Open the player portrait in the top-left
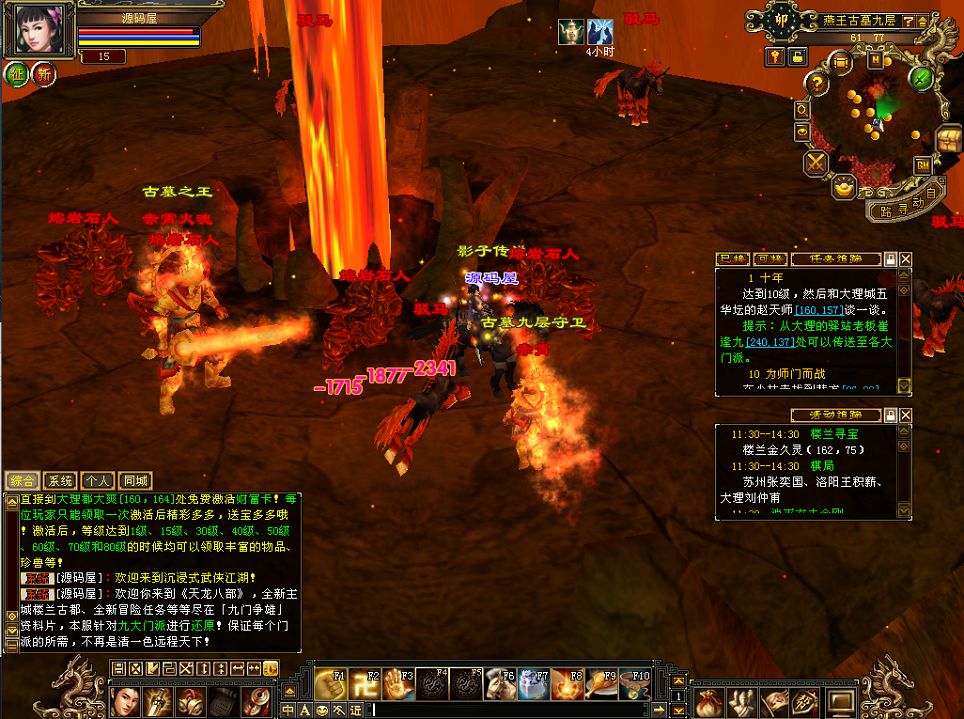Screen dimensions: 964x719 tap(40, 29)
